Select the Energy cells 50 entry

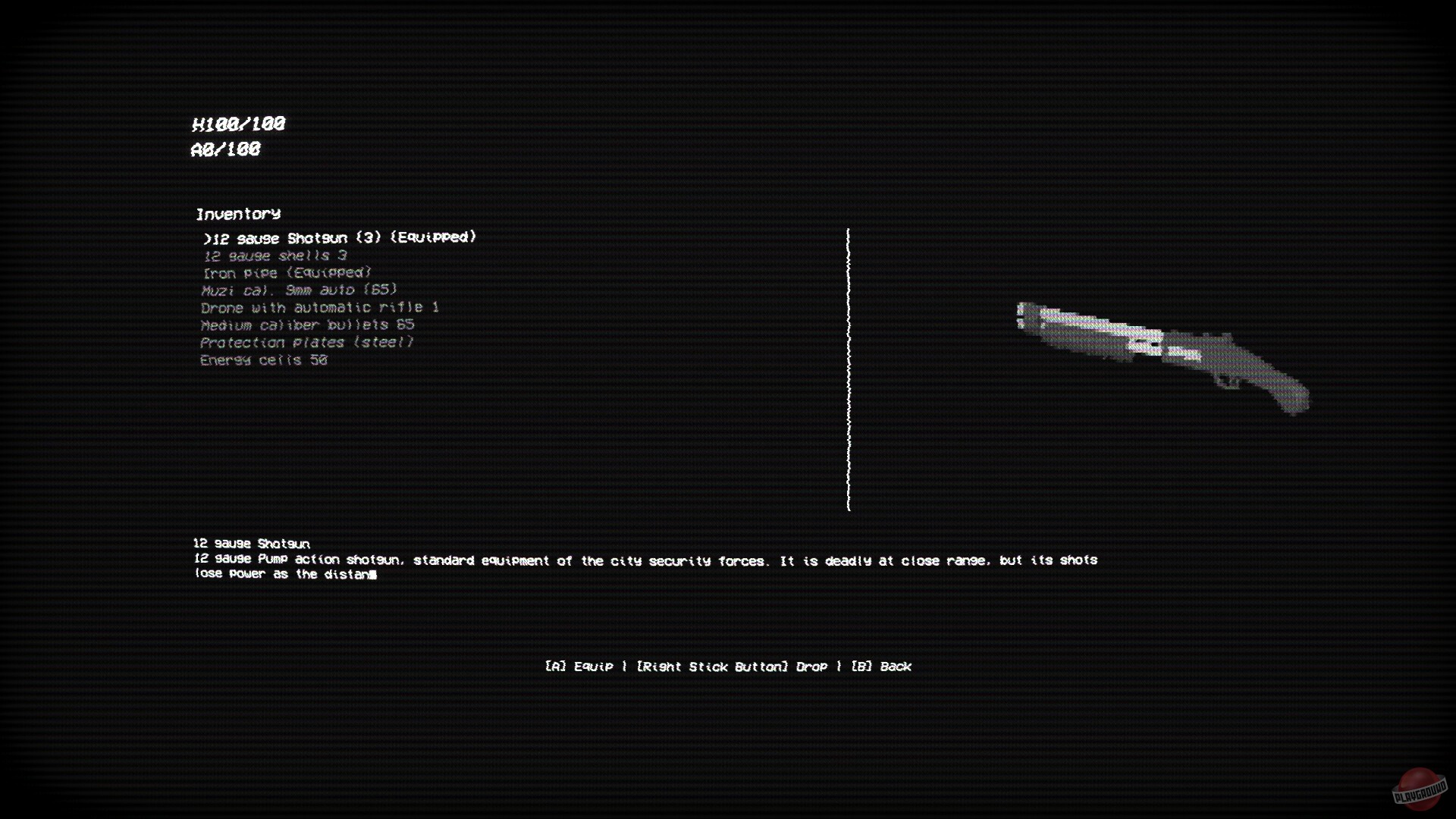[x=264, y=359]
